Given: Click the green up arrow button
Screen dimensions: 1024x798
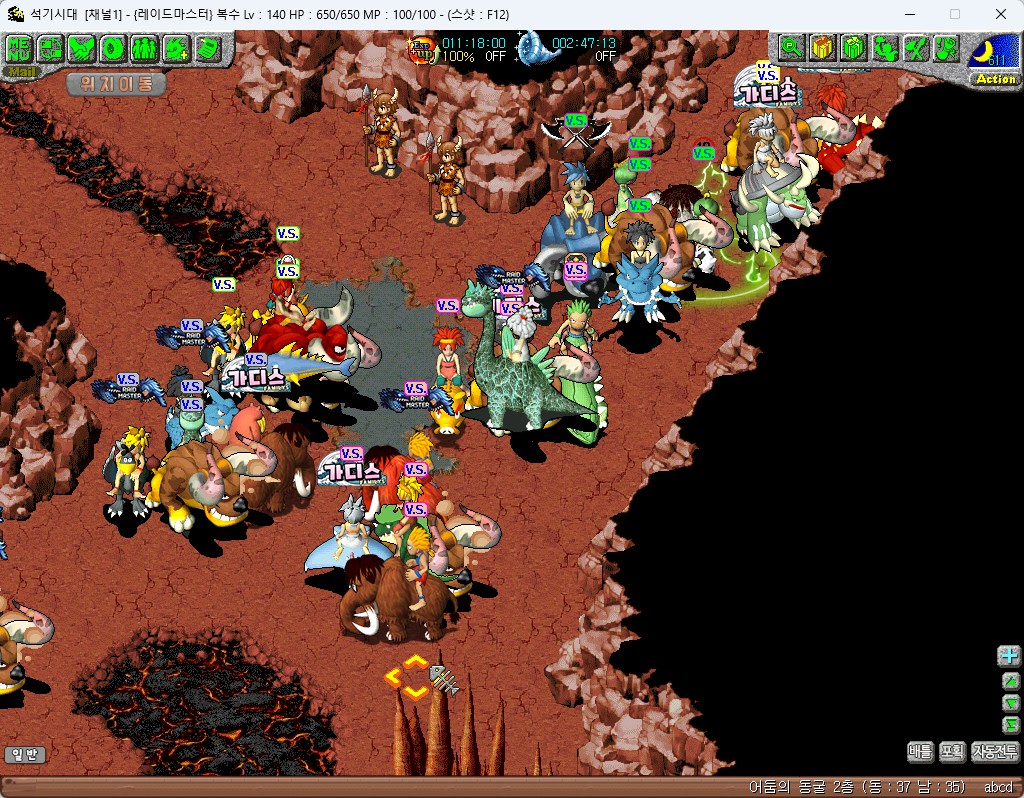Looking at the screenshot, I should [x=1010, y=680].
